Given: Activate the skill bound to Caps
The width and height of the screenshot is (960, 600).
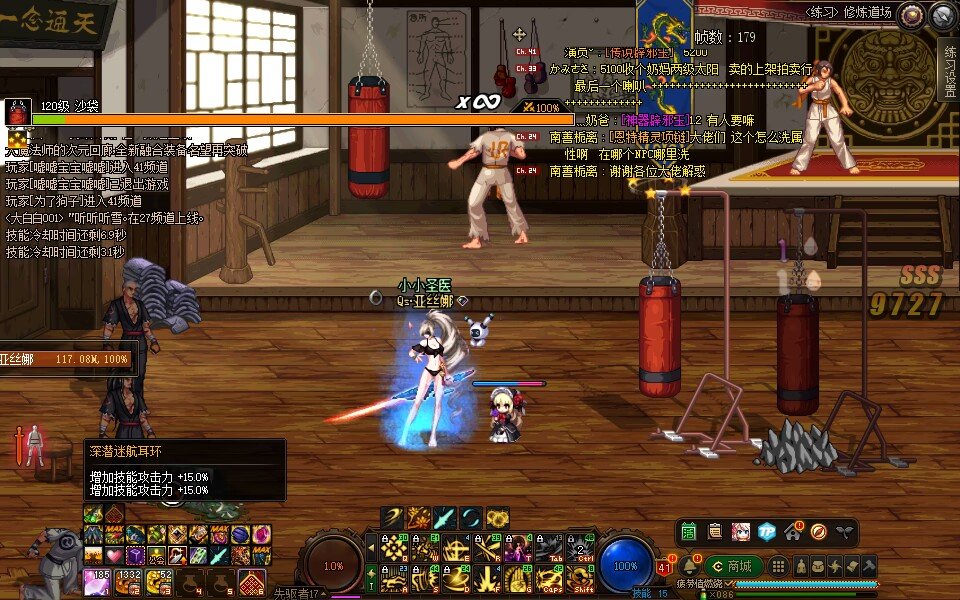Looking at the screenshot, I should pyautogui.click(x=549, y=579).
